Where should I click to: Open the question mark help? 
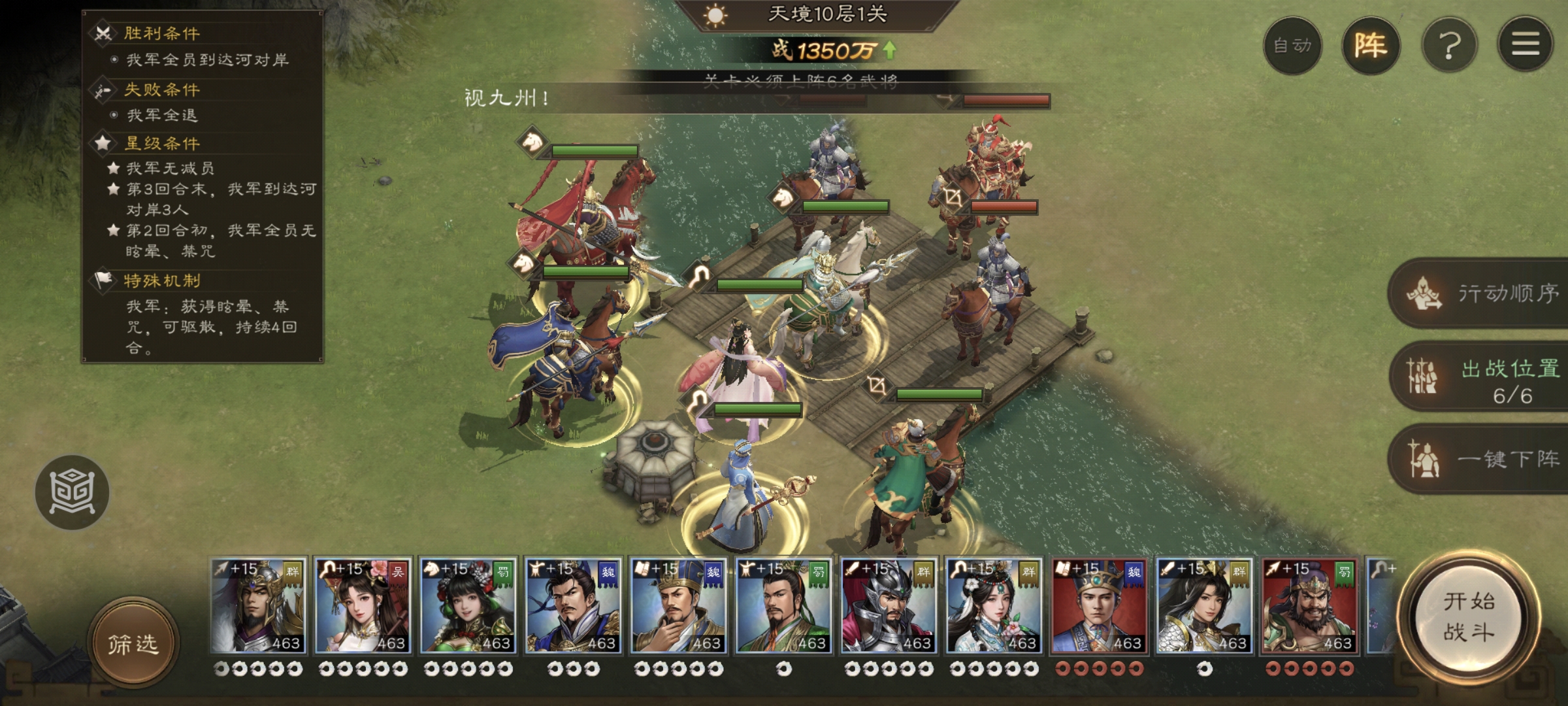tap(1449, 46)
